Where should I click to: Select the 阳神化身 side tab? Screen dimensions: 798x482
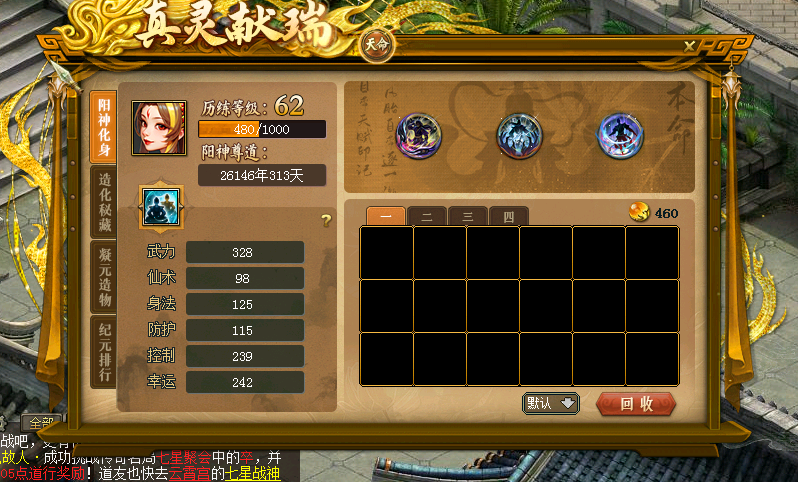(x=103, y=124)
